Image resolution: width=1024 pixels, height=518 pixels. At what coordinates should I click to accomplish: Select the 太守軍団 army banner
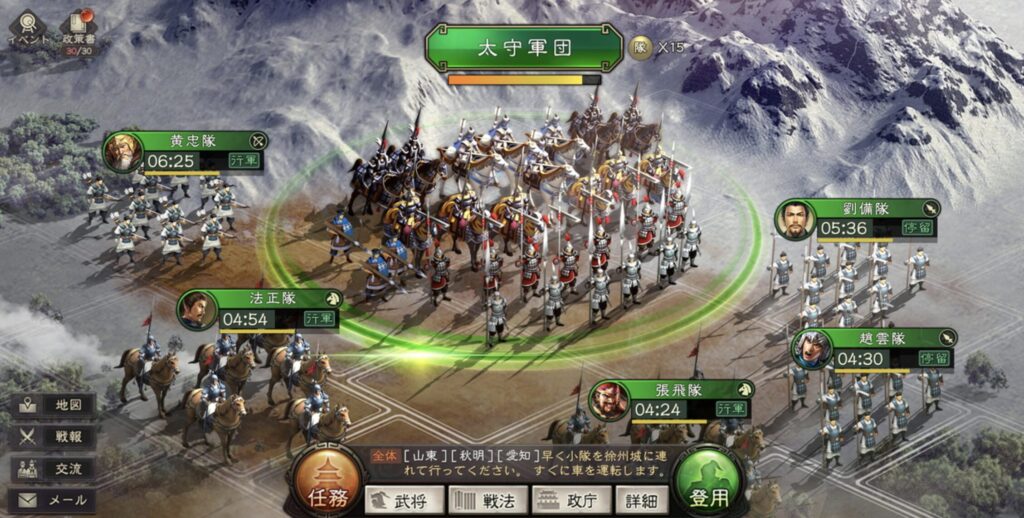525,47
